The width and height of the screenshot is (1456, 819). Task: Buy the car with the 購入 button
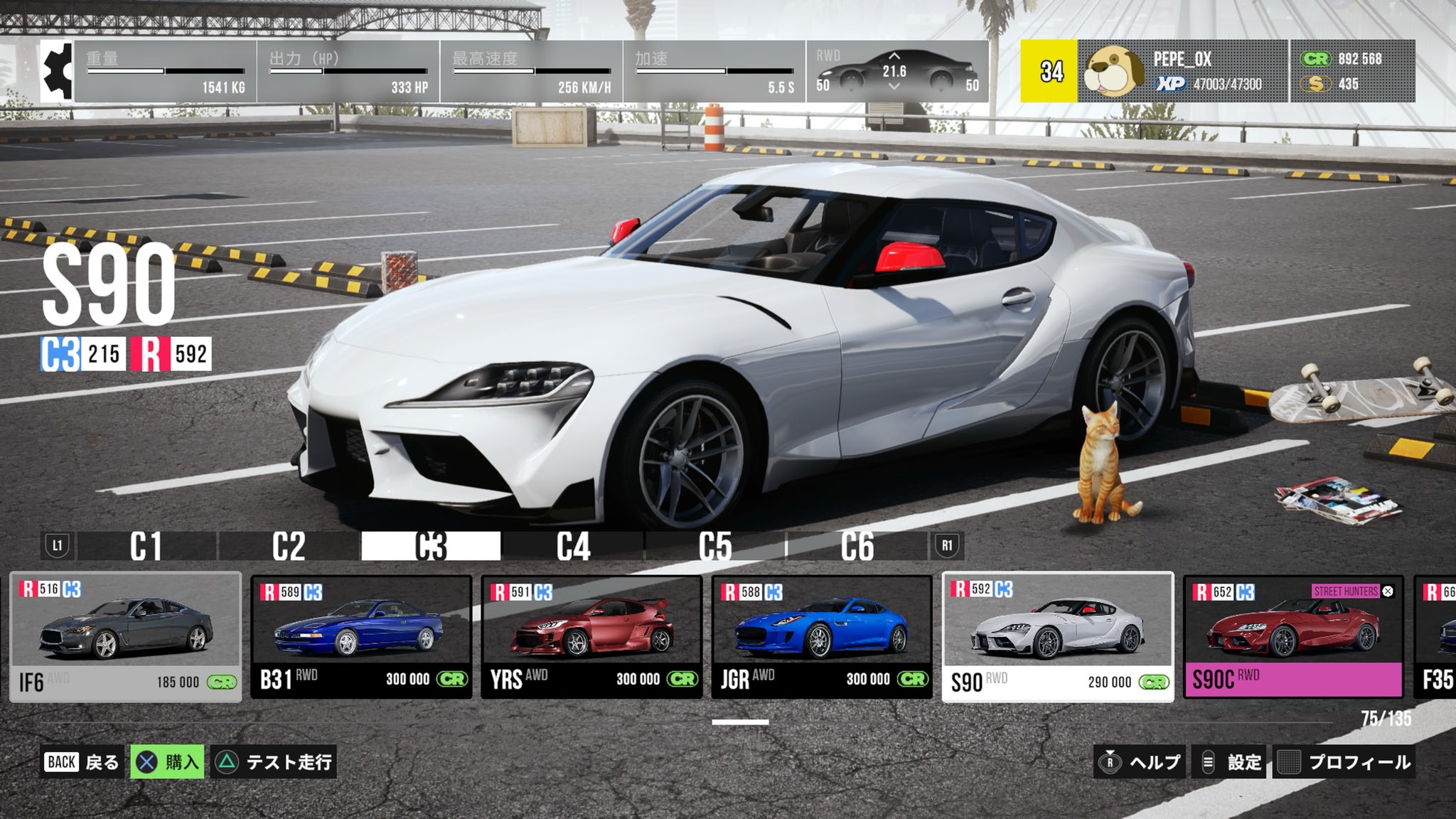click(x=168, y=762)
